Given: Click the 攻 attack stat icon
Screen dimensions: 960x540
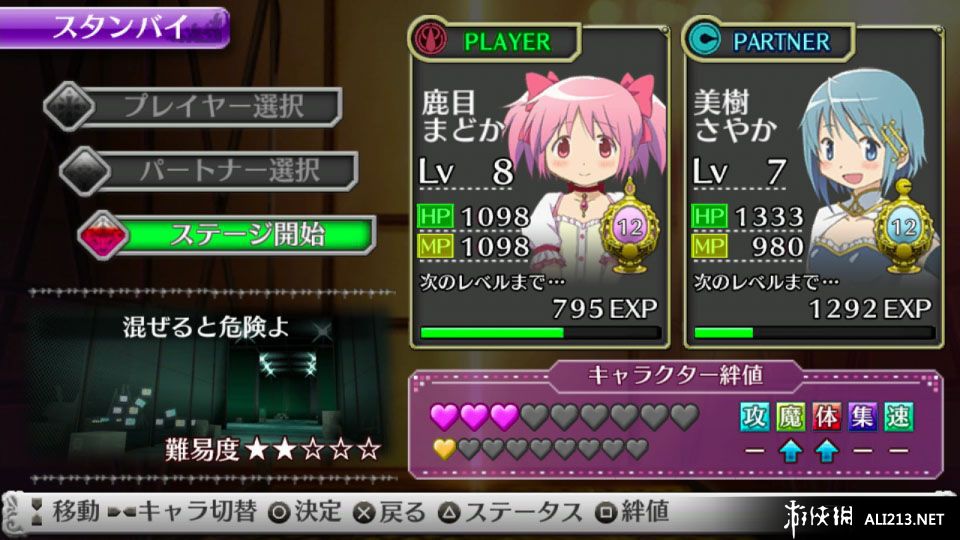Looking at the screenshot, I should click(x=755, y=417).
